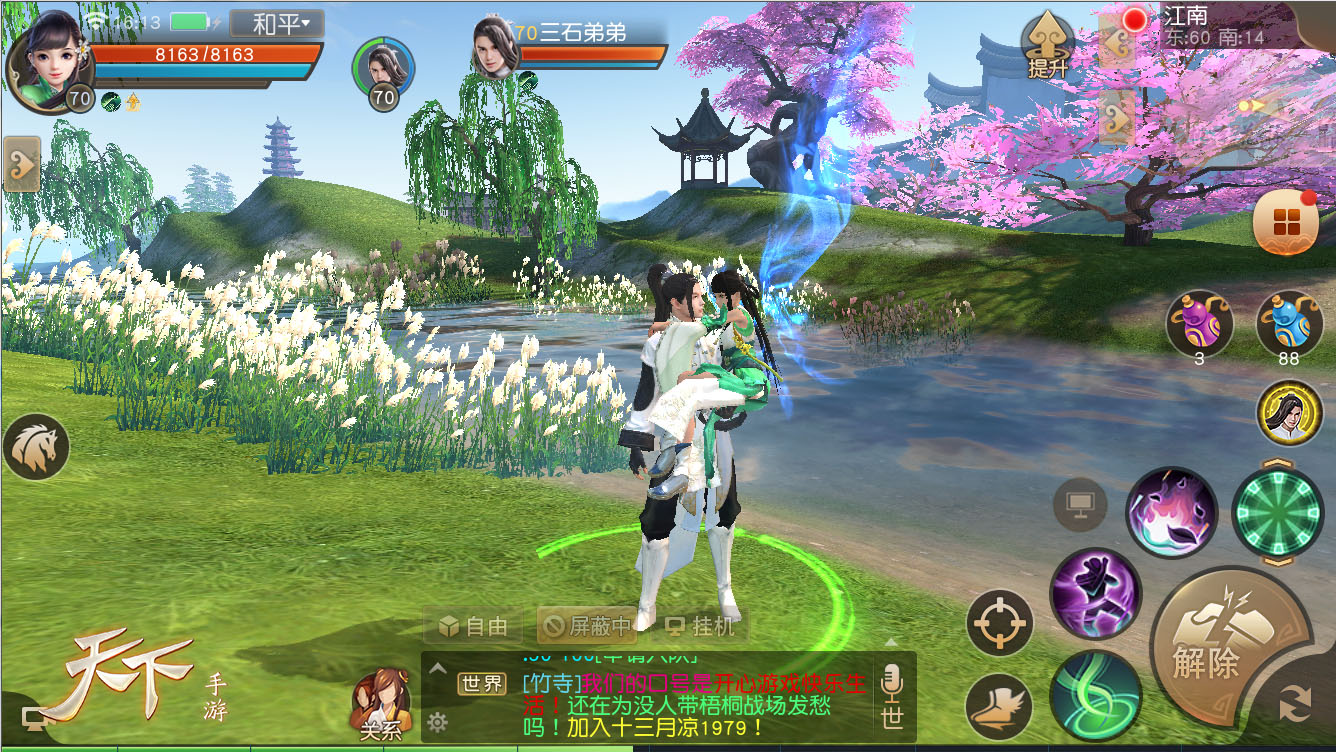Activate the green circular wheel skill

tap(1277, 512)
